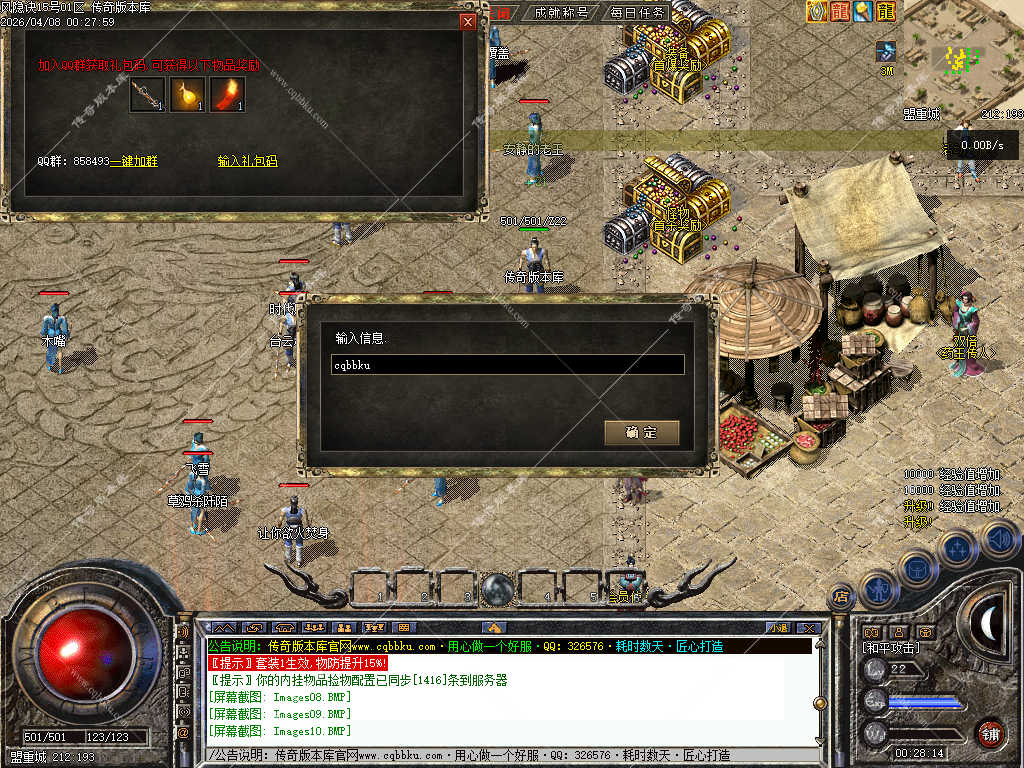This screenshot has width=1024, height=768.
Task: Click the 小退 logout button on chat bar
Action: coord(777,628)
